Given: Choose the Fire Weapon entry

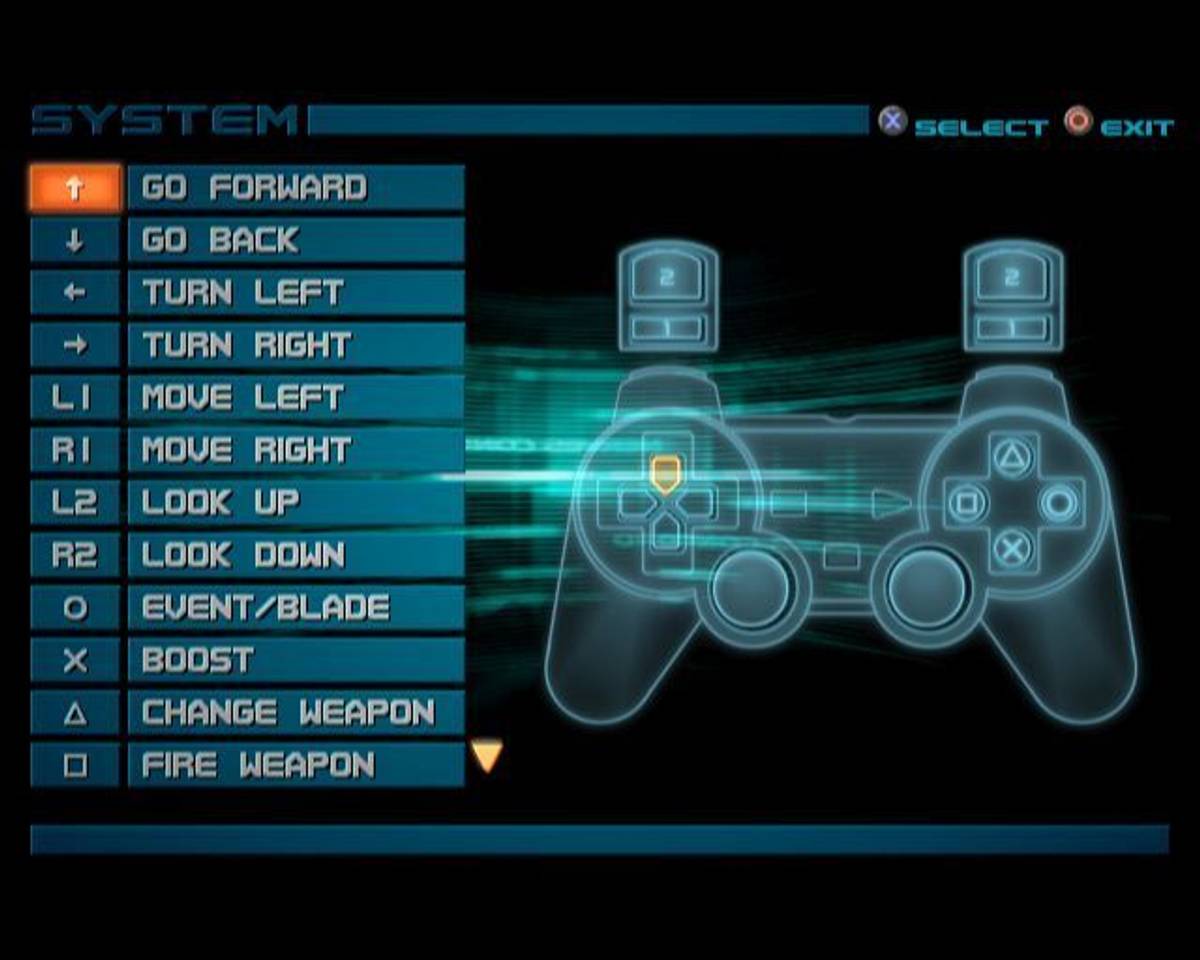Looking at the screenshot, I should 296,766.
